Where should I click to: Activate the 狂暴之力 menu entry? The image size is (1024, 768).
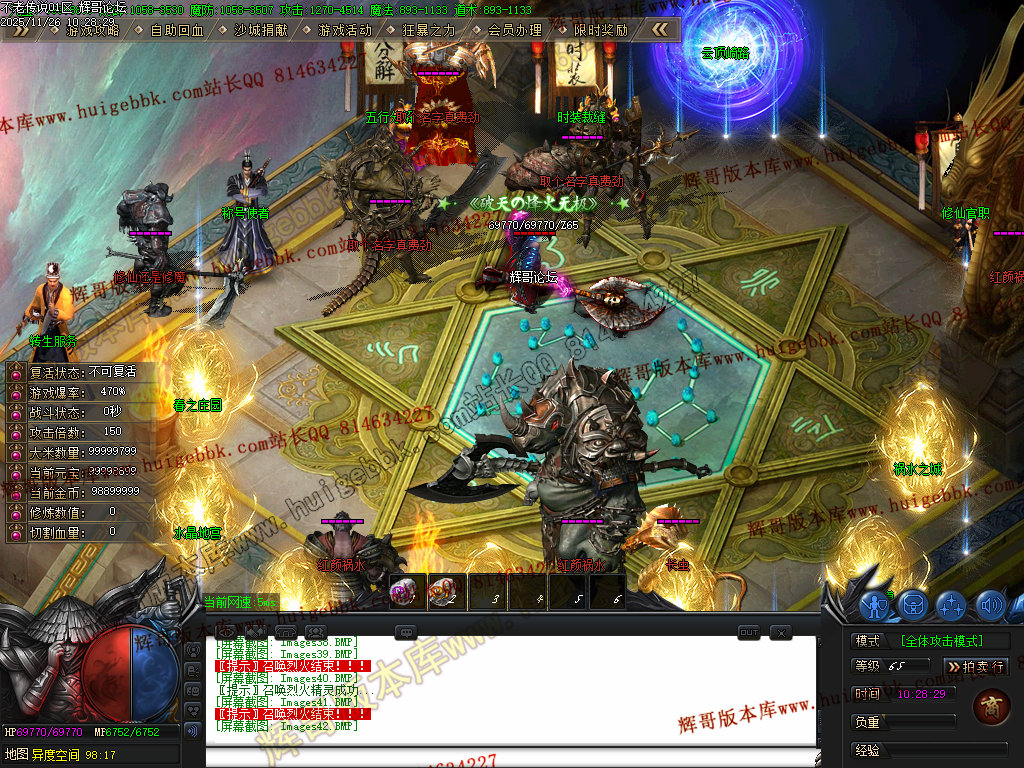pos(429,30)
